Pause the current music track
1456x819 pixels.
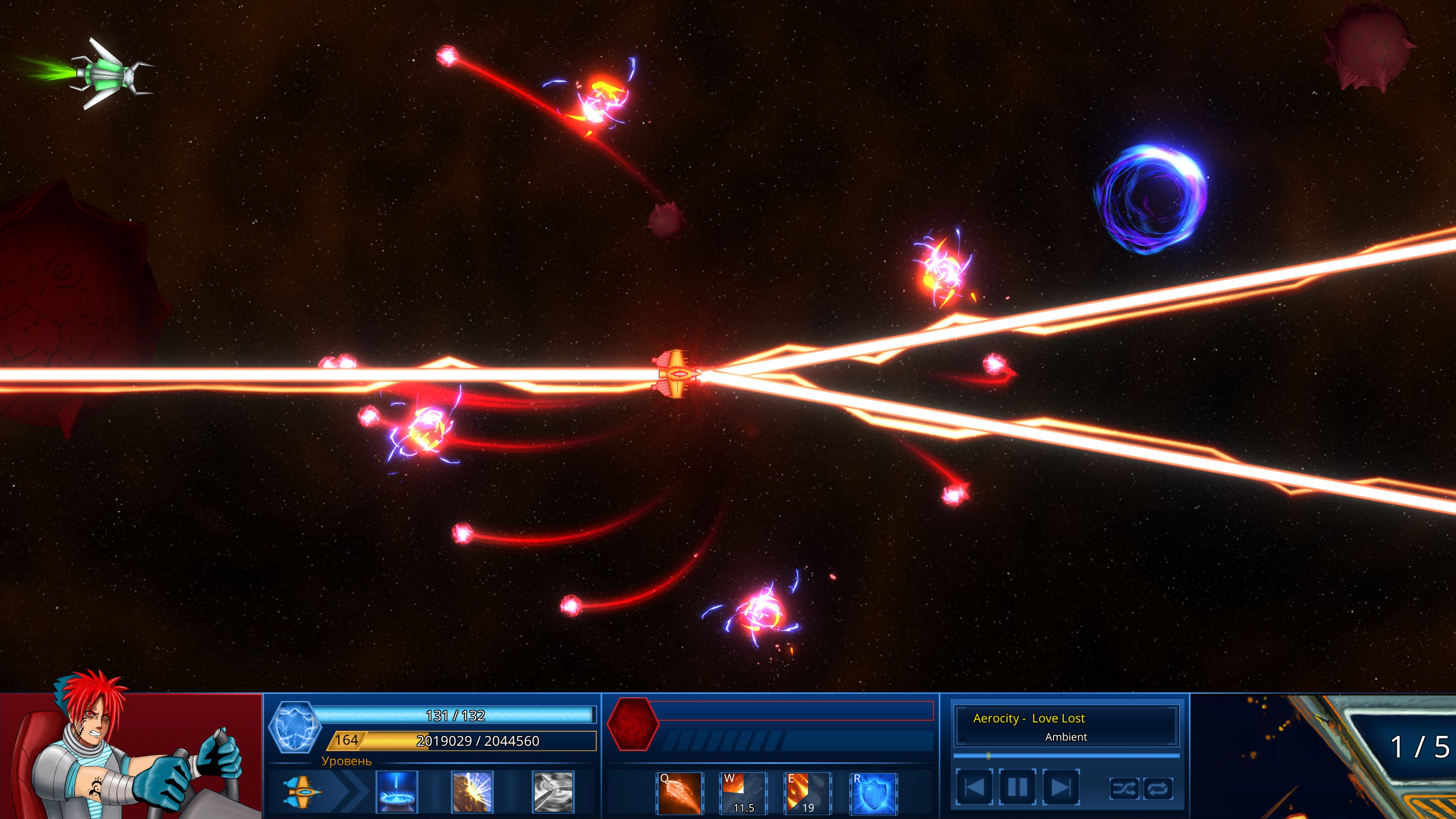tap(1018, 788)
